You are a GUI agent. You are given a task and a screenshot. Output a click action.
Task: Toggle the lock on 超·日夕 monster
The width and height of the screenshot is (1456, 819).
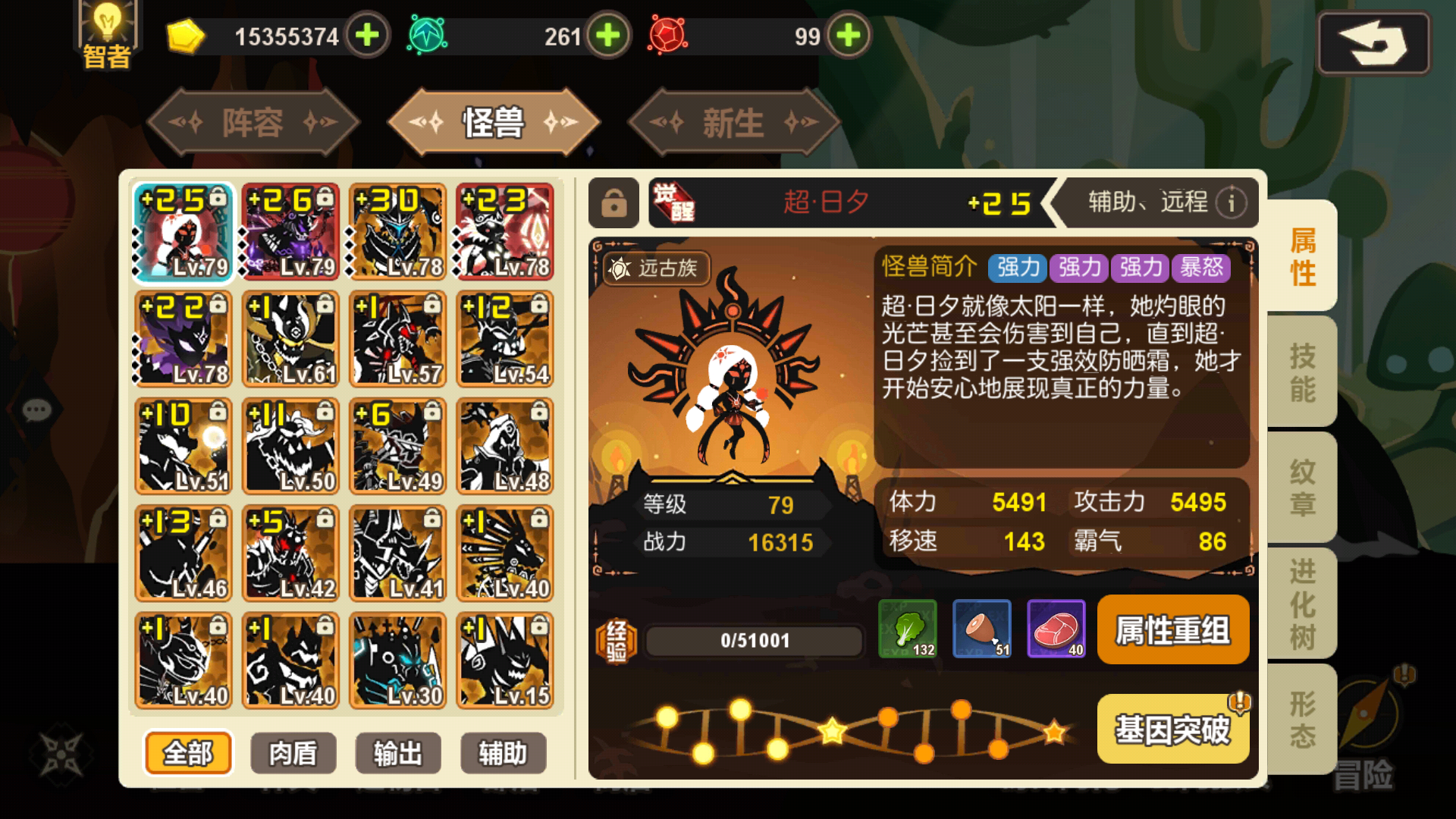point(613,203)
